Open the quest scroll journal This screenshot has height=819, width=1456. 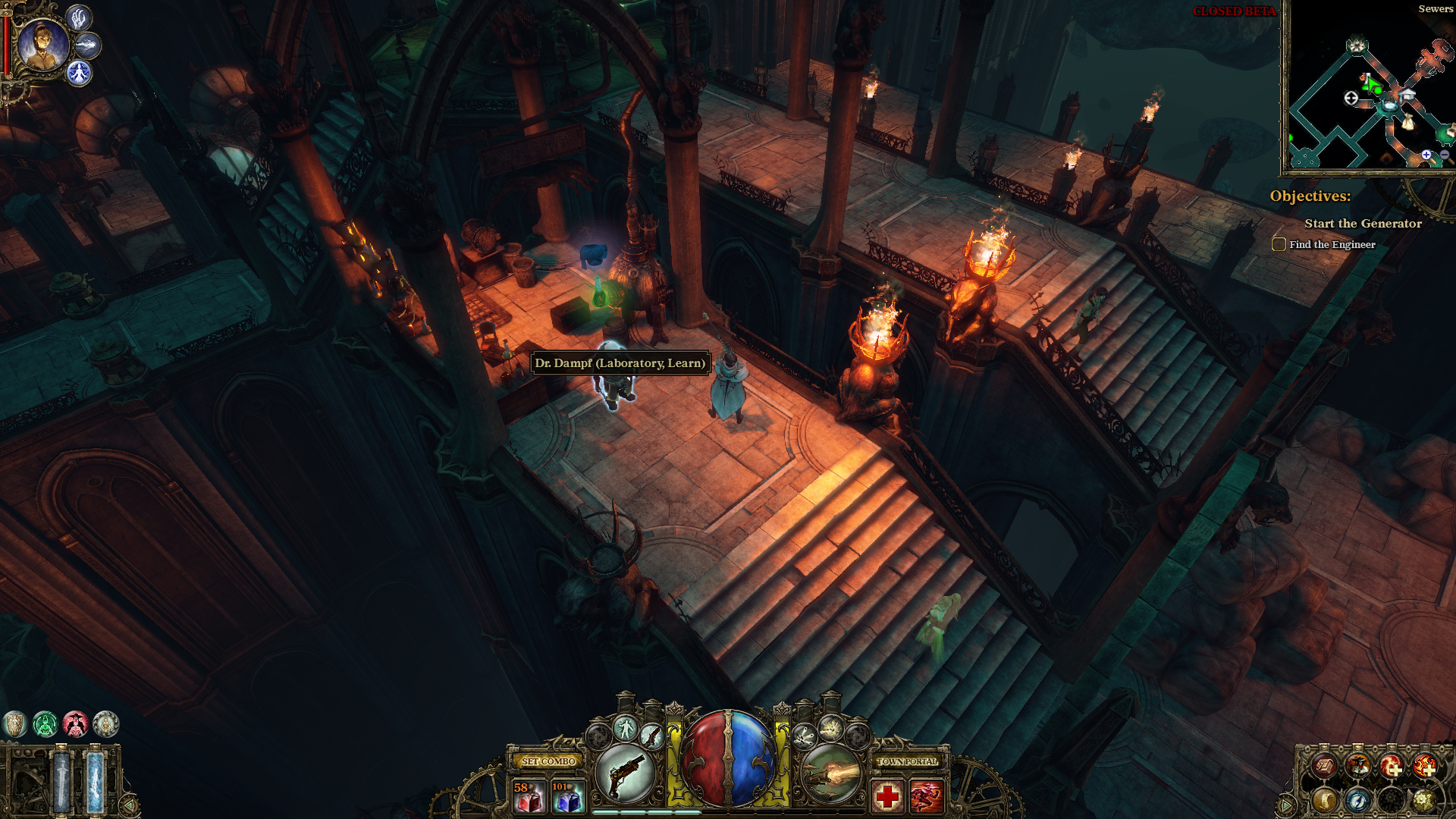coord(1324,800)
